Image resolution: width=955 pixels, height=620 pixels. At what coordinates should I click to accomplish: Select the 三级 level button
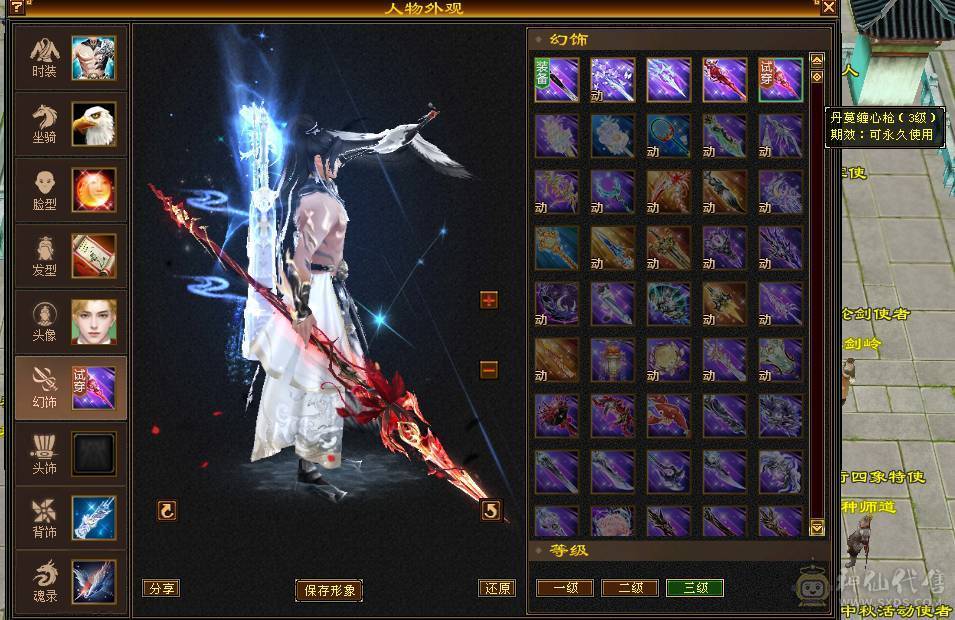695,588
